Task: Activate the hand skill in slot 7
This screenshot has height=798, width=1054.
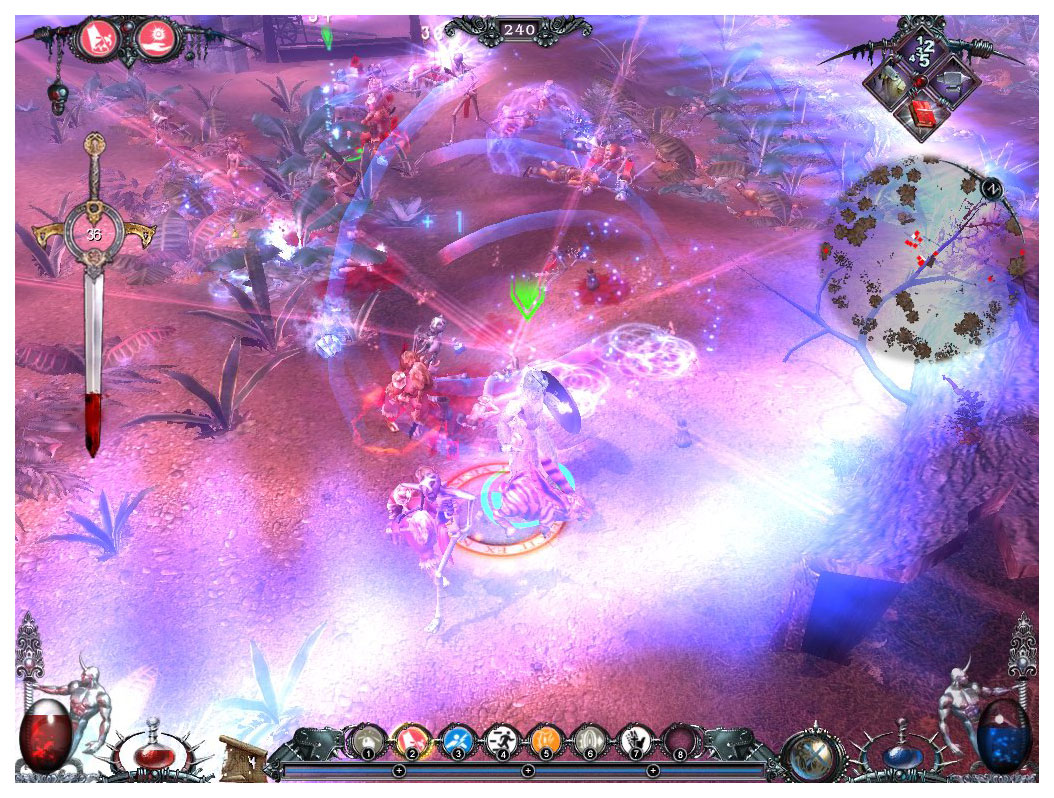Action: coord(633,741)
